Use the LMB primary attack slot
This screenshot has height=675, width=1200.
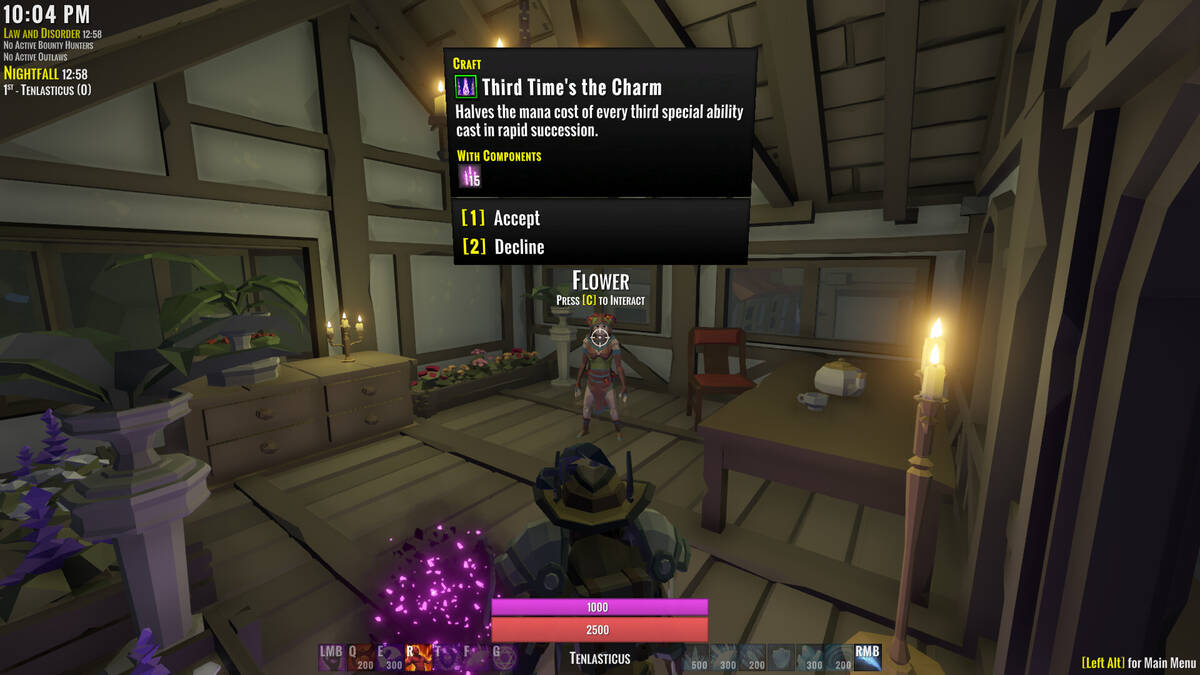(332, 656)
